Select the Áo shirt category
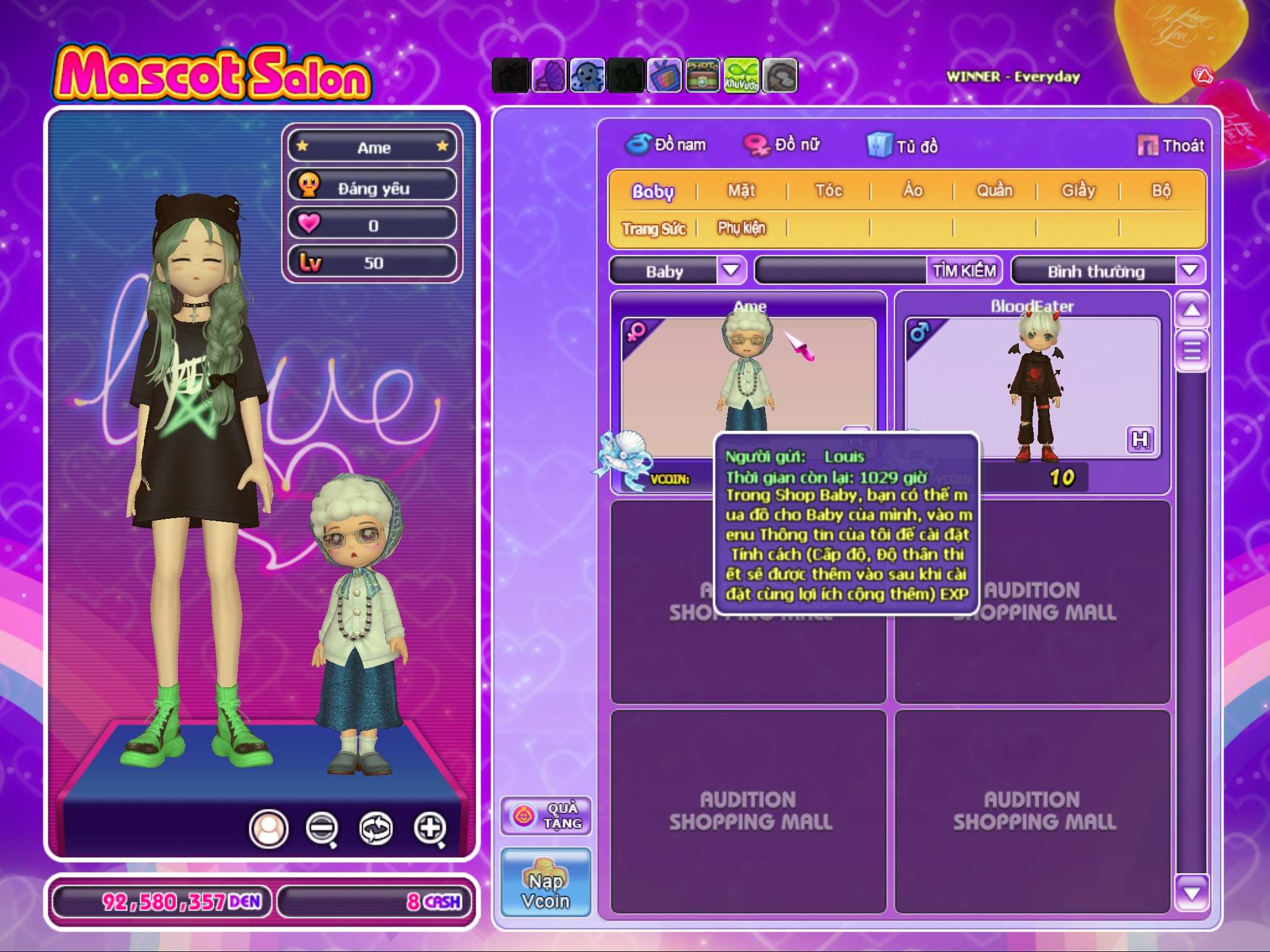1270x952 pixels. click(912, 191)
